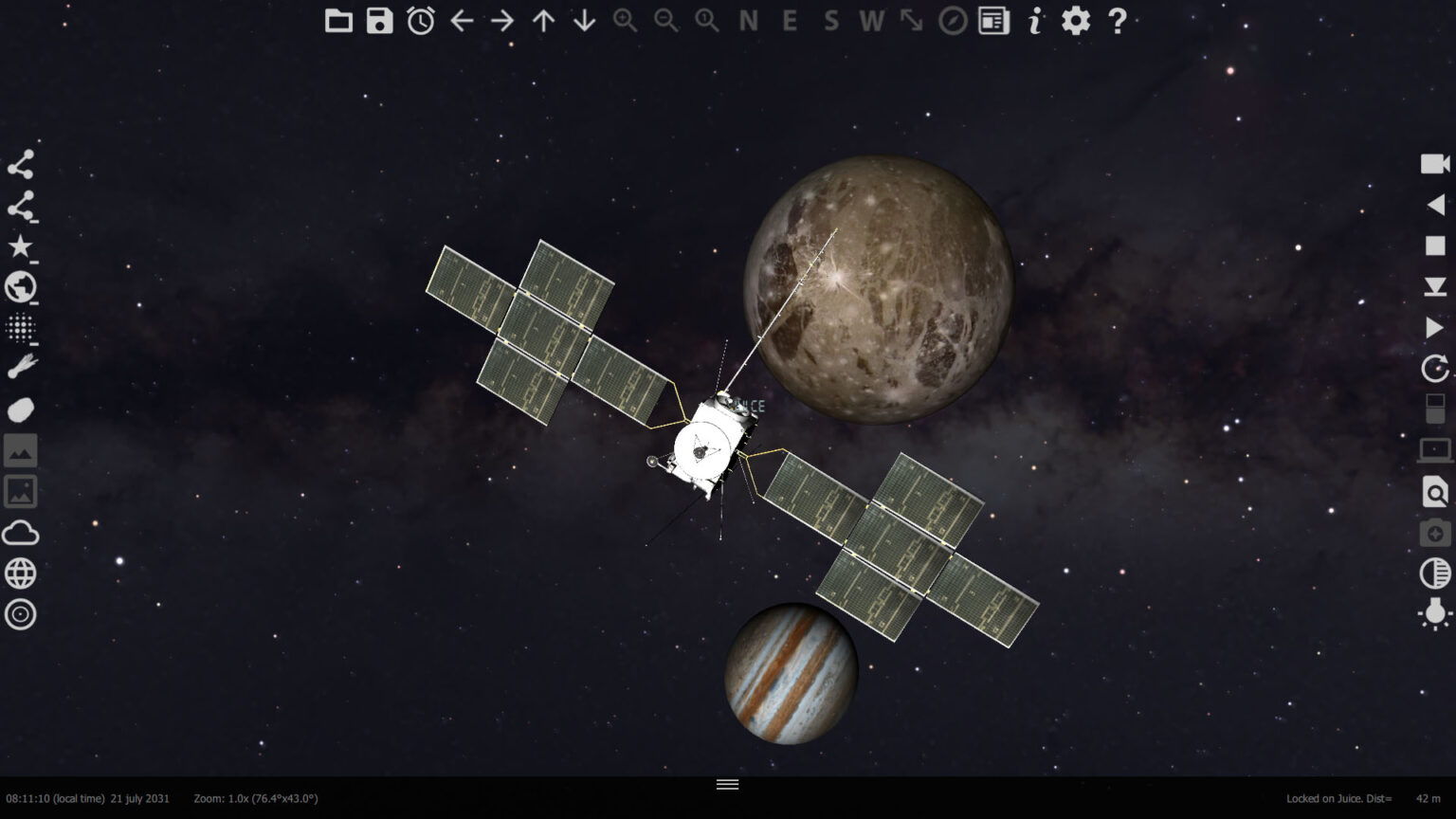1456x819 pixels.
Task: Reset zoom using the 1x magnifier icon
Action: tap(705, 21)
